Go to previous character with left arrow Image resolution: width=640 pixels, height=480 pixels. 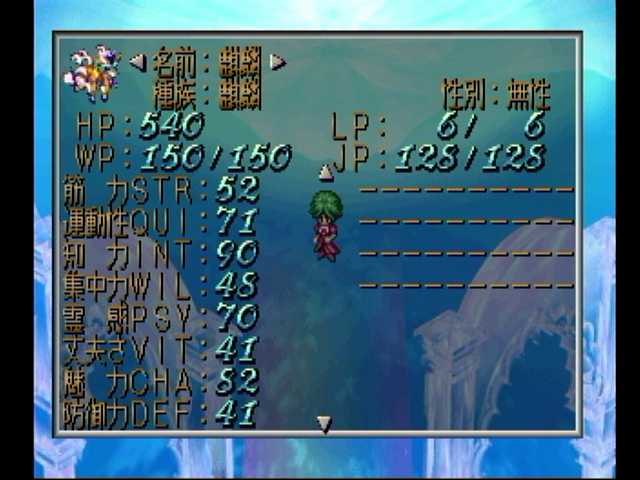[137, 62]
